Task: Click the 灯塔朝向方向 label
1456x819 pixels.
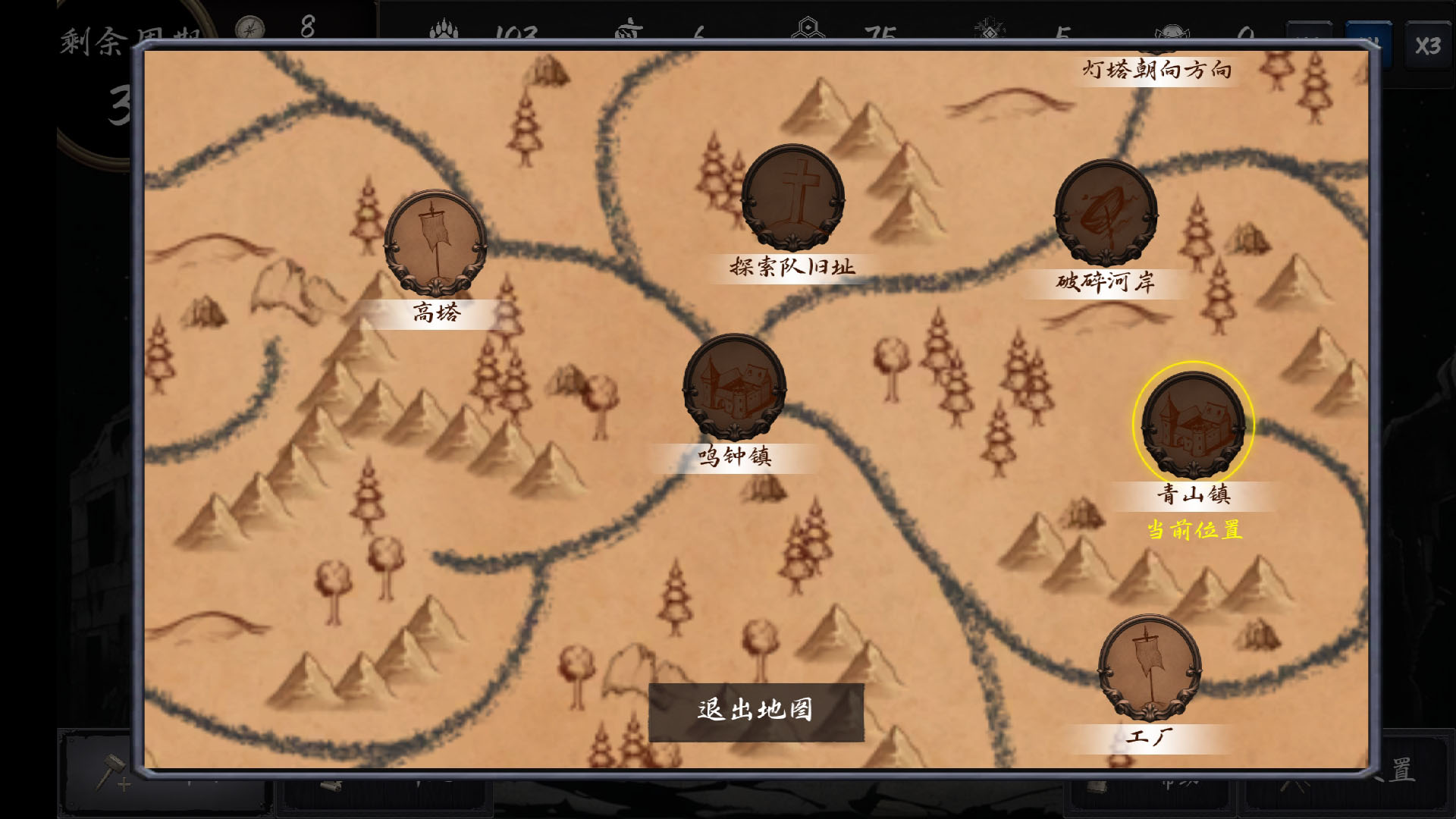Action: pyautogui.click(x=1159, y=72)
